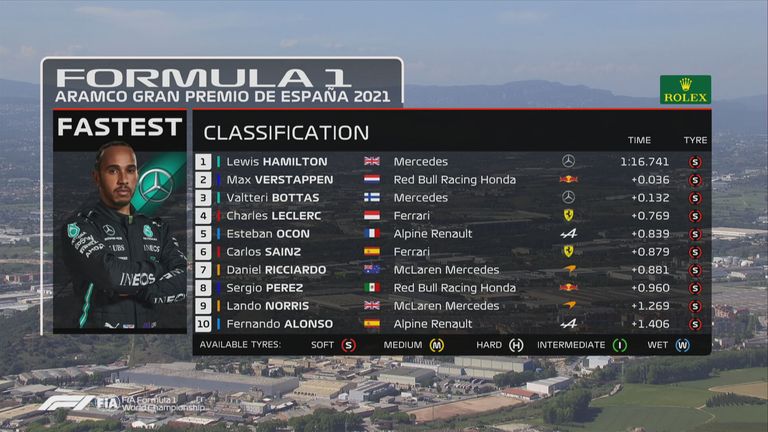Screen dimensions: 768x432
Task: Choose the Carlos Sainz row
Action: tap(450, 251)
